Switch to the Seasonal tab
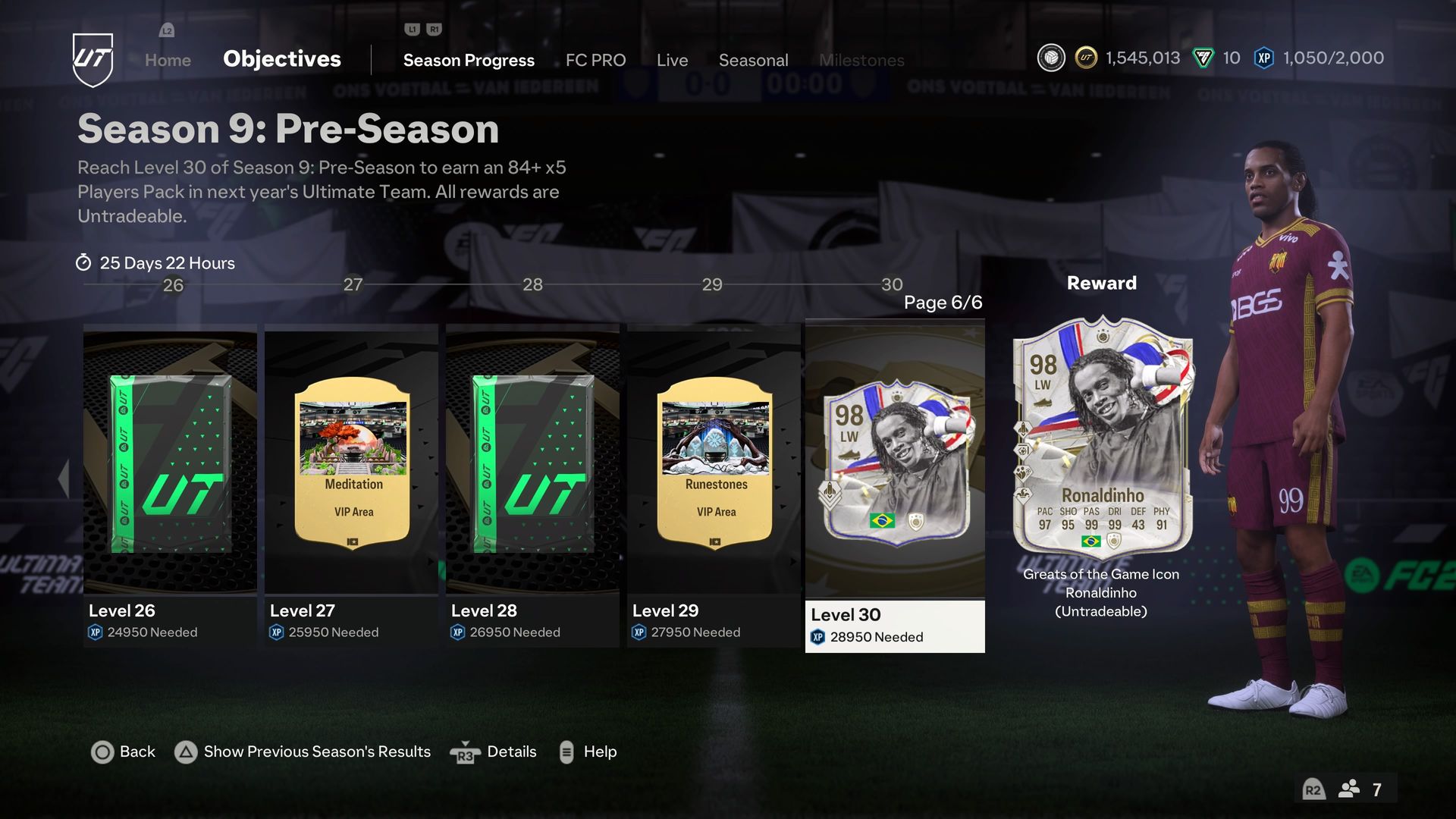This screenshot has height=819, width=1456. (754, 60)
